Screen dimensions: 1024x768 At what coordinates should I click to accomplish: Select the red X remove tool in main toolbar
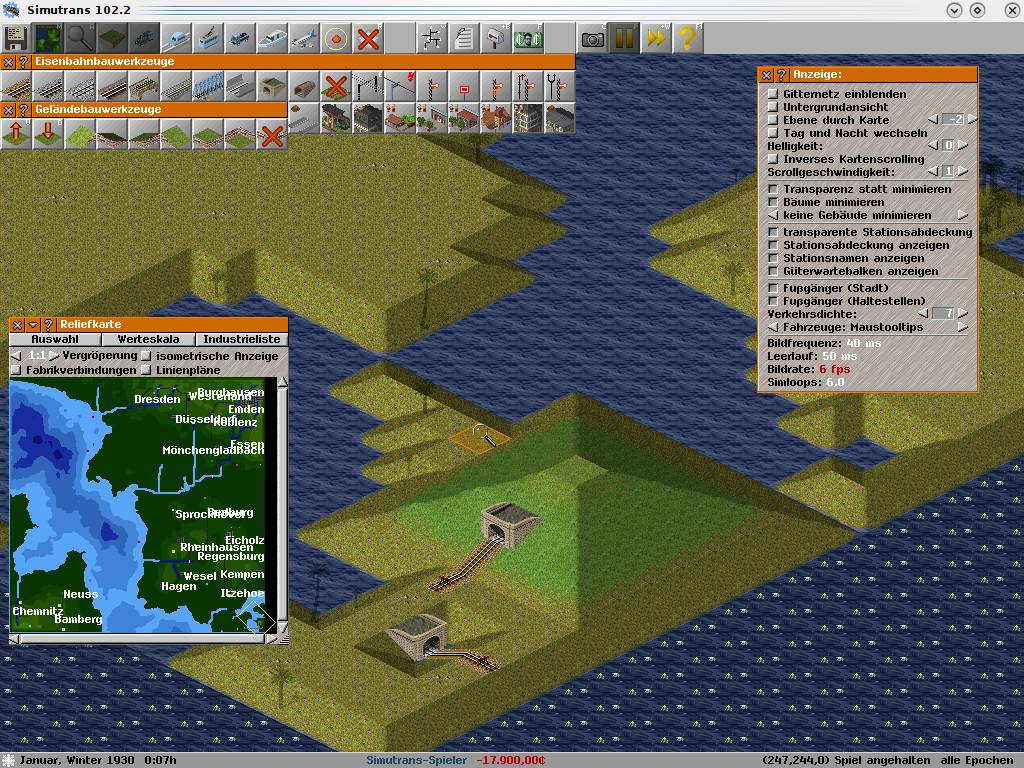click(369, 39)
